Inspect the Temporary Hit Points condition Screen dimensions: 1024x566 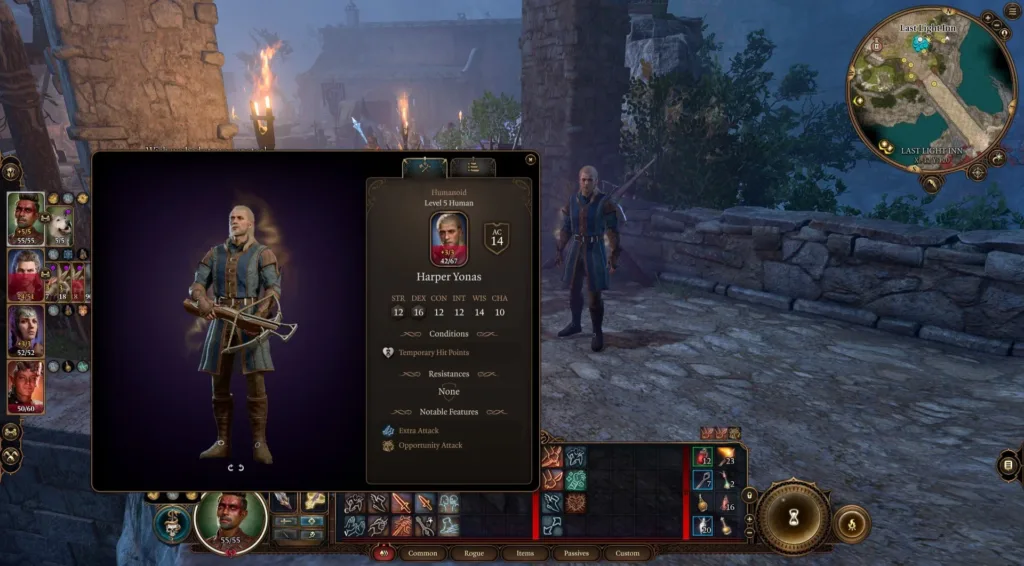[433, 352]
